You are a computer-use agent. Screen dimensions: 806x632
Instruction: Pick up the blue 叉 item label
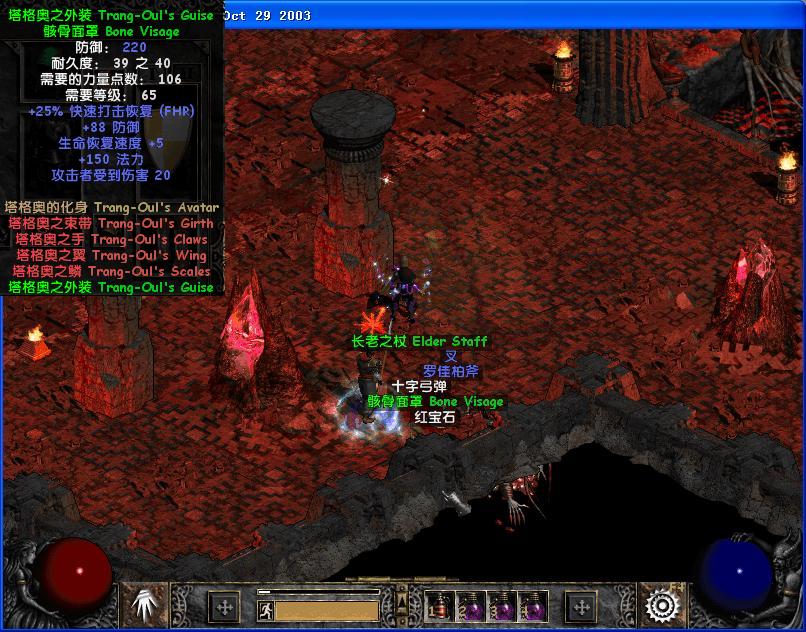point(451,357)
